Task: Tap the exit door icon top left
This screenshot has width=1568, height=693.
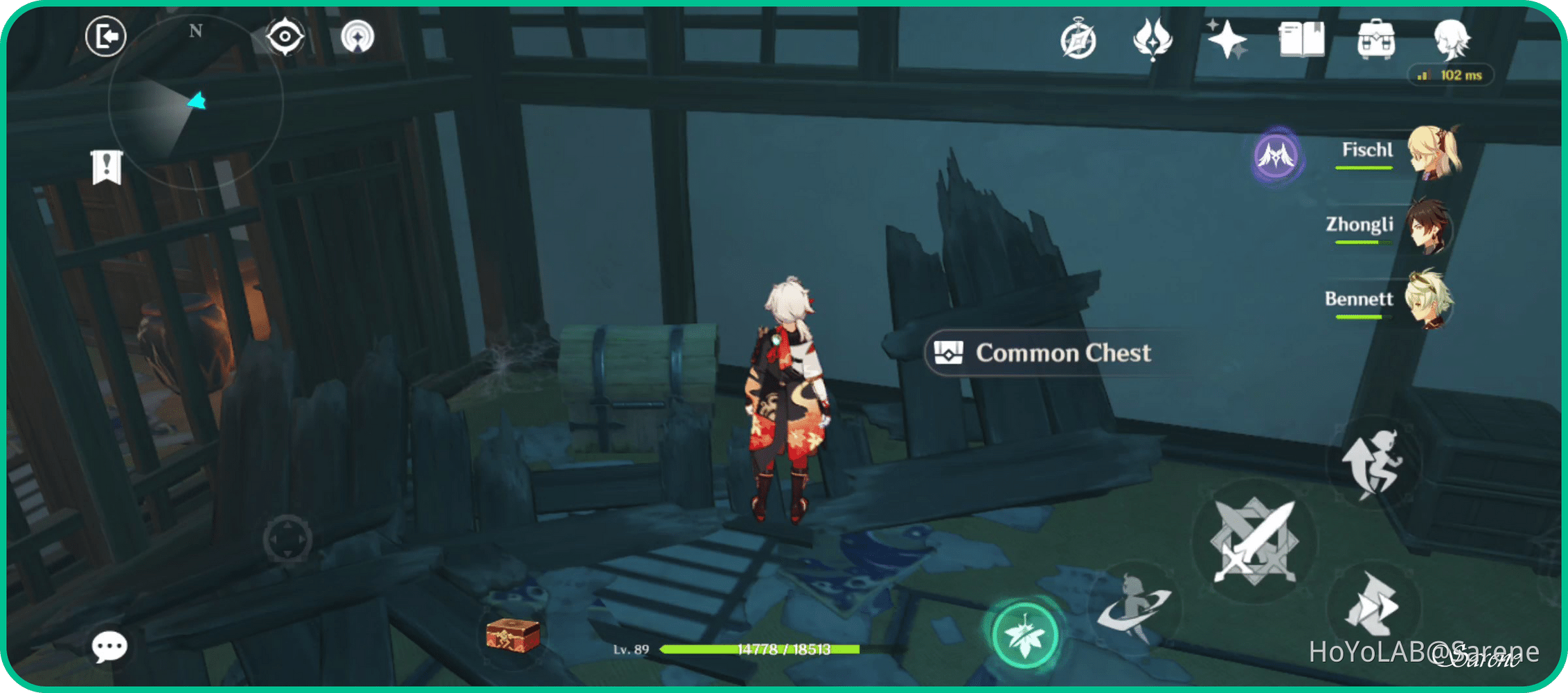Action: 105,37
